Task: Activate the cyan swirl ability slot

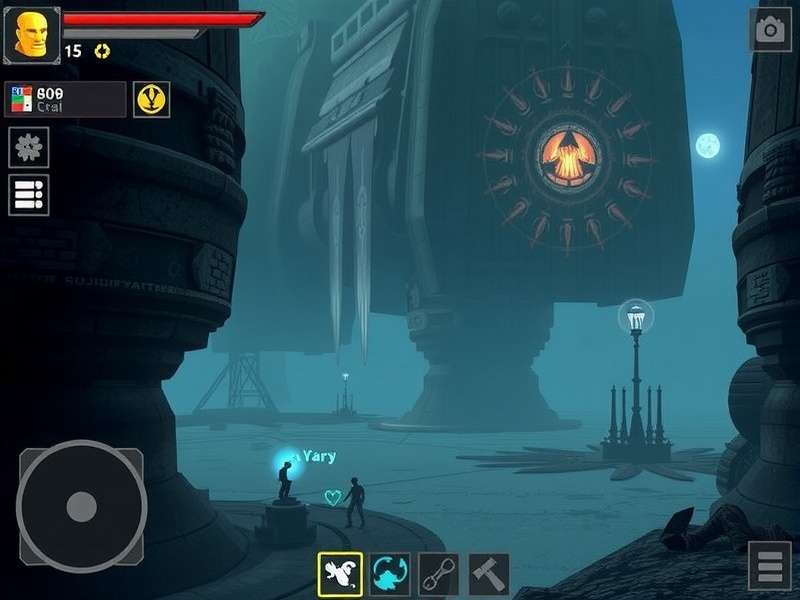Action: pos(390,574)
